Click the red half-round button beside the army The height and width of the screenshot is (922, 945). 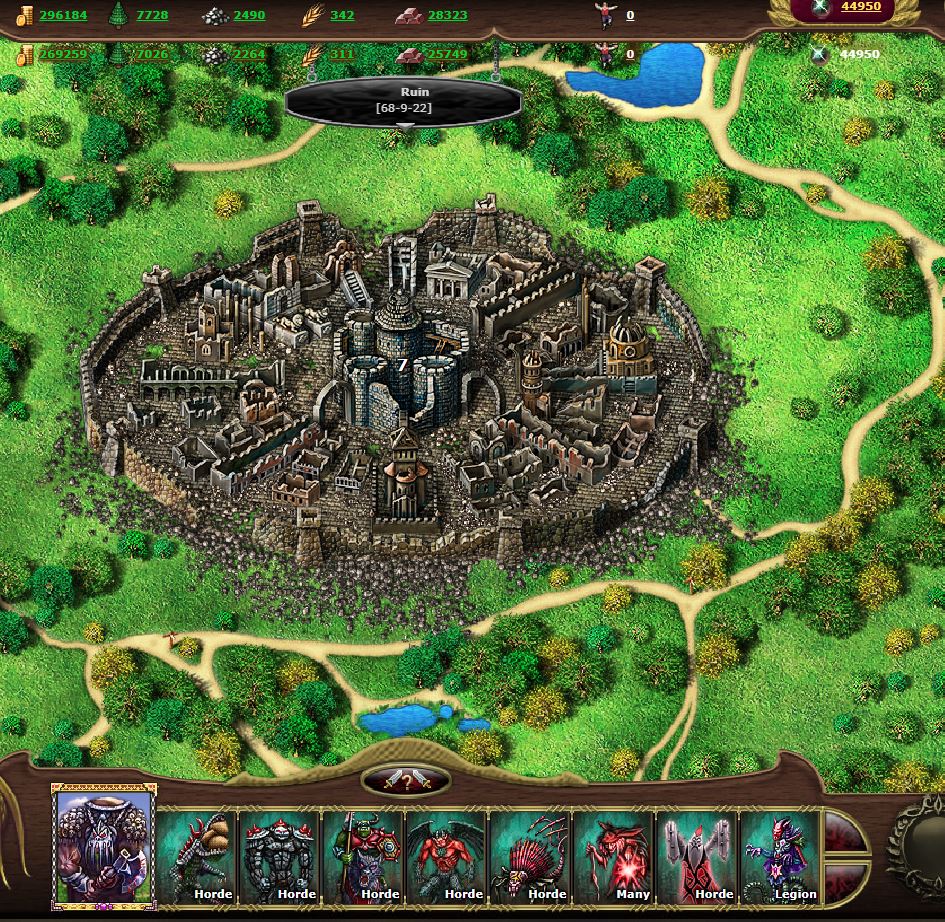pos(842,832)
